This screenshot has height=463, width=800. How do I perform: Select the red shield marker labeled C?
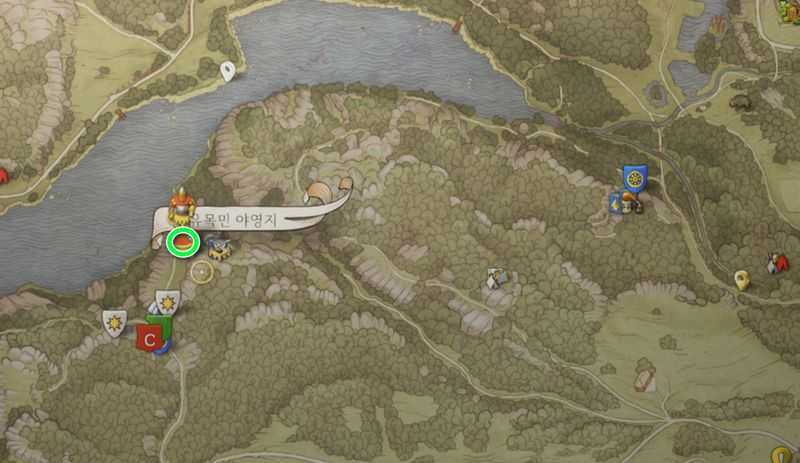[150, 338]
